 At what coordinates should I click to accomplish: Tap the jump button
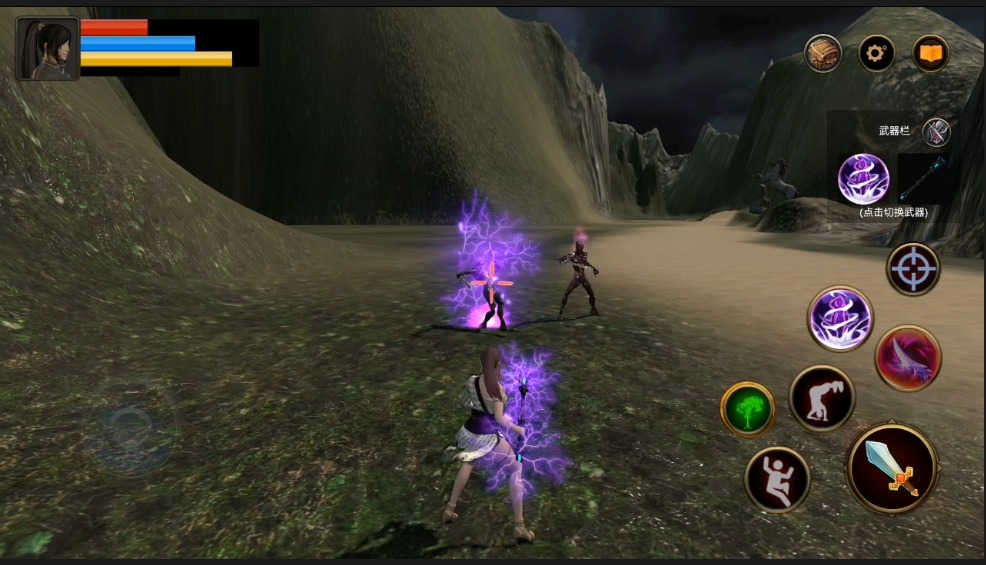pyautogui.click(x=777, y=479)
